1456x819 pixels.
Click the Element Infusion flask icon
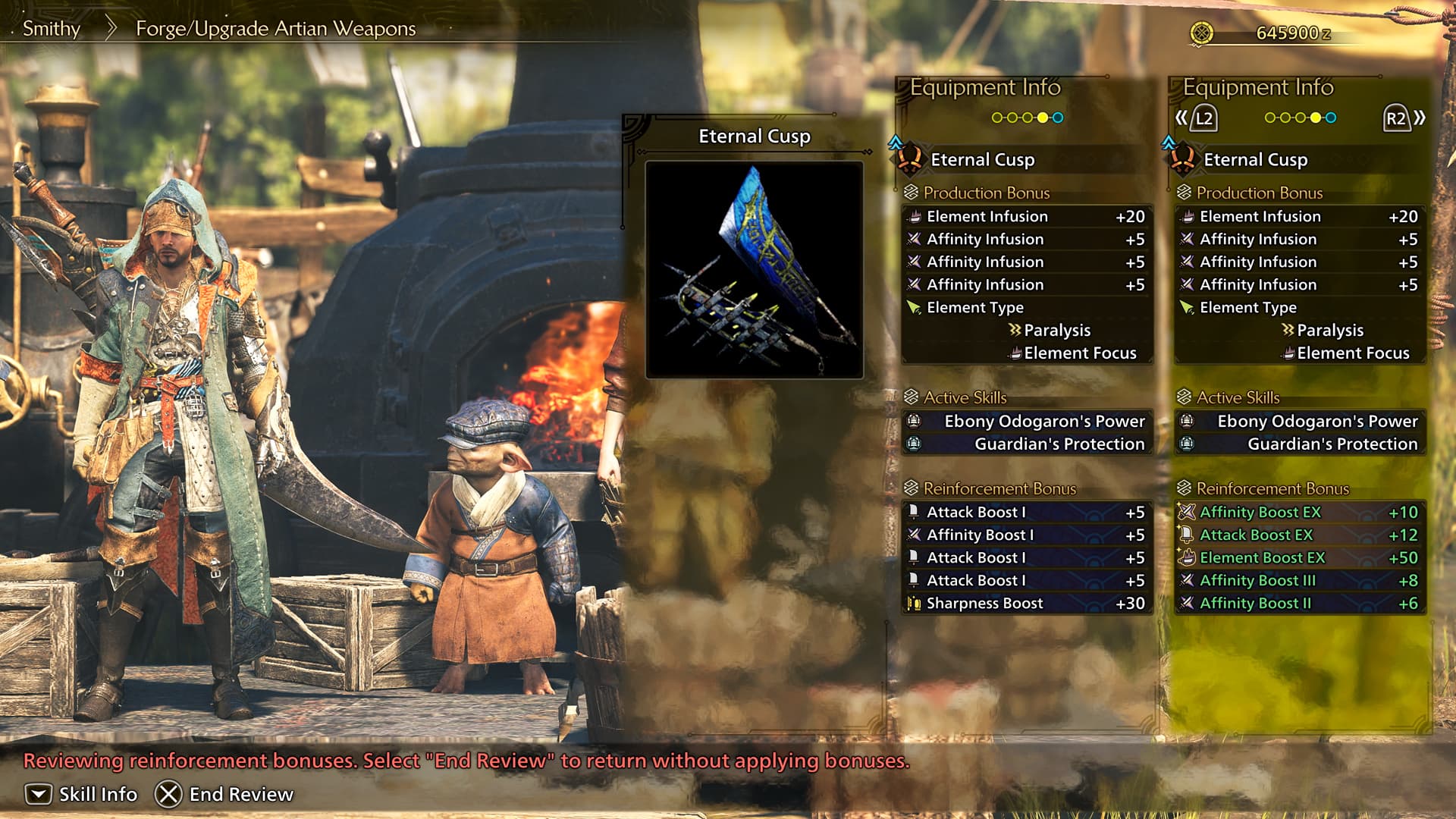pyautogui.click(x=914, y=216)
